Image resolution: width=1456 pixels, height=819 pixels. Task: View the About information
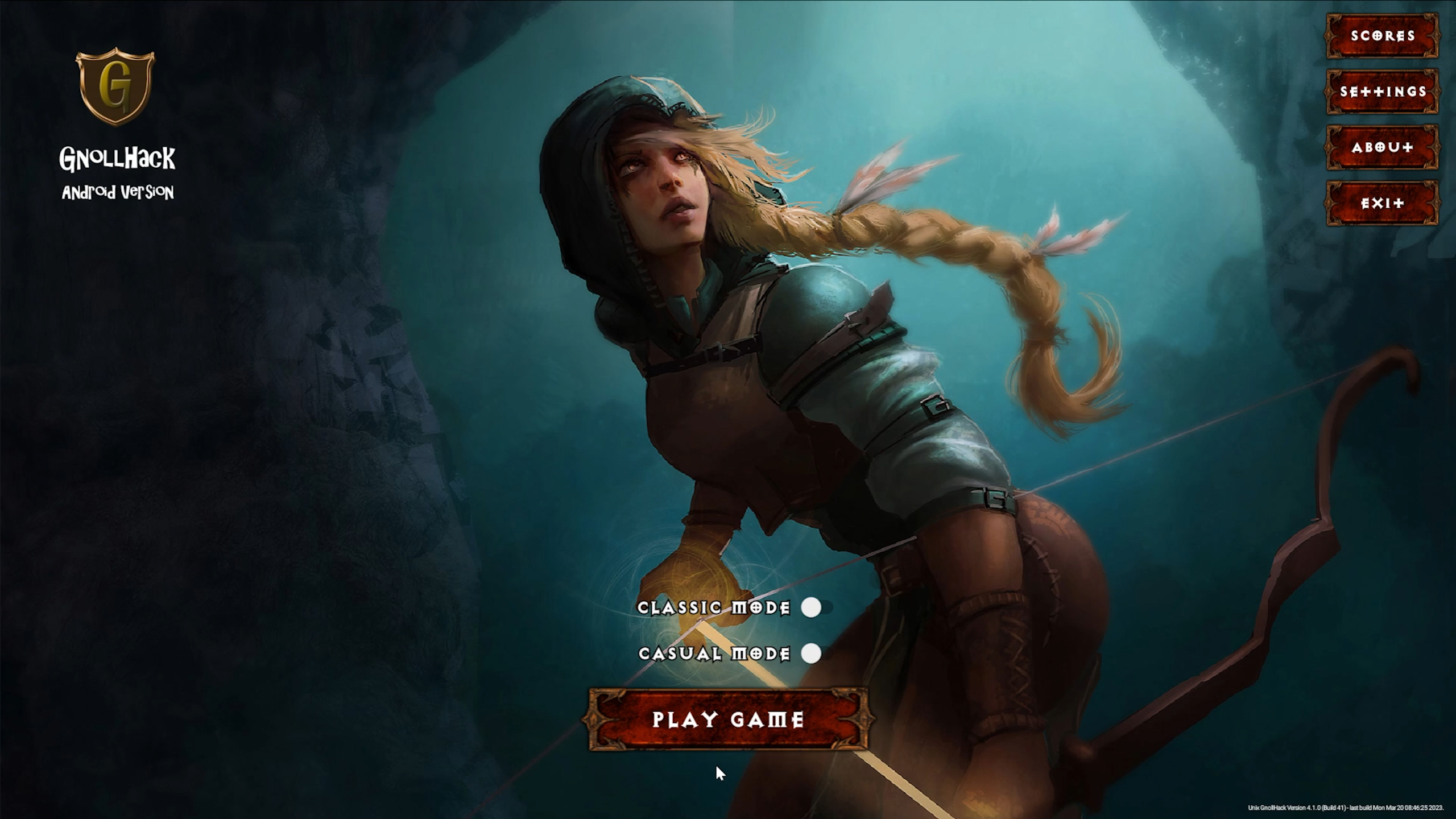[x=1382, y=147]
